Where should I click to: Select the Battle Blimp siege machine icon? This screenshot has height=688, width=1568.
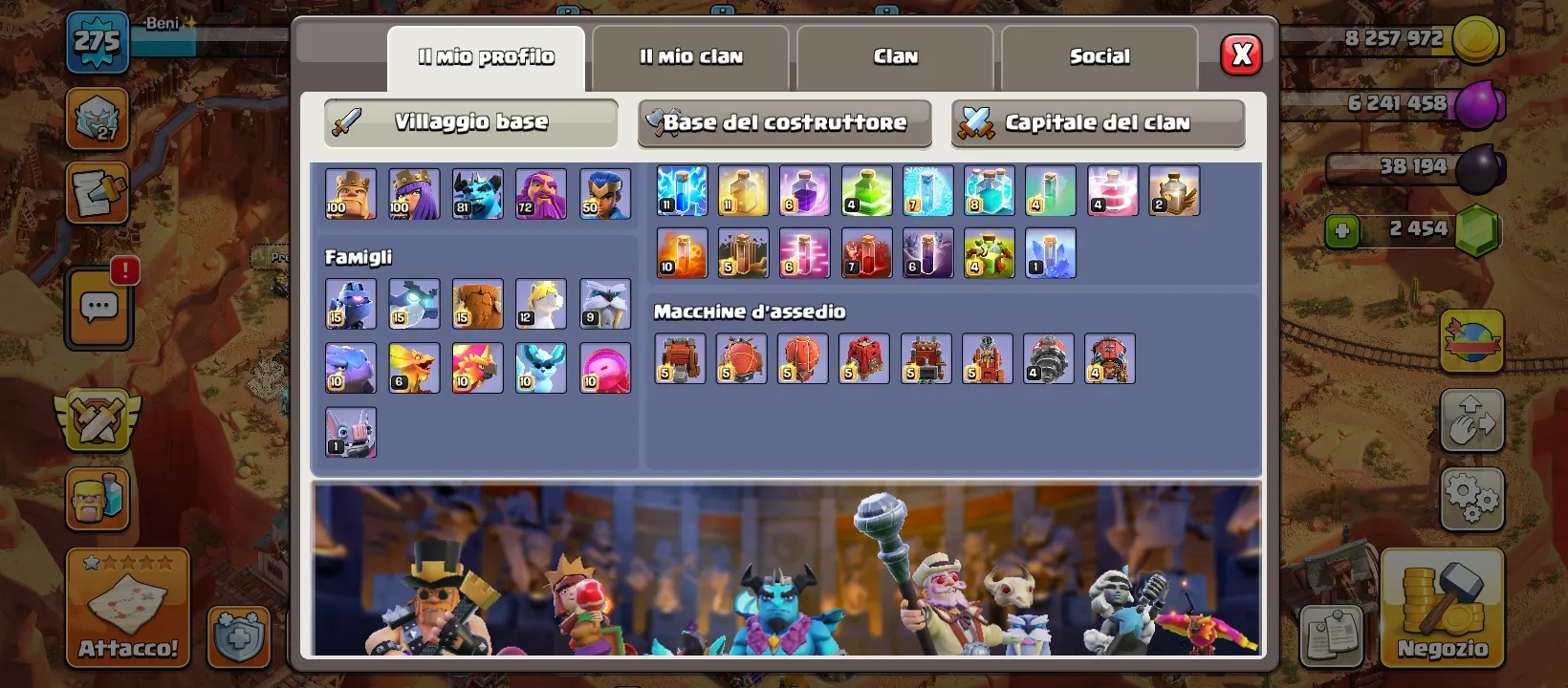pyautogui.click(x=741, y=358)
